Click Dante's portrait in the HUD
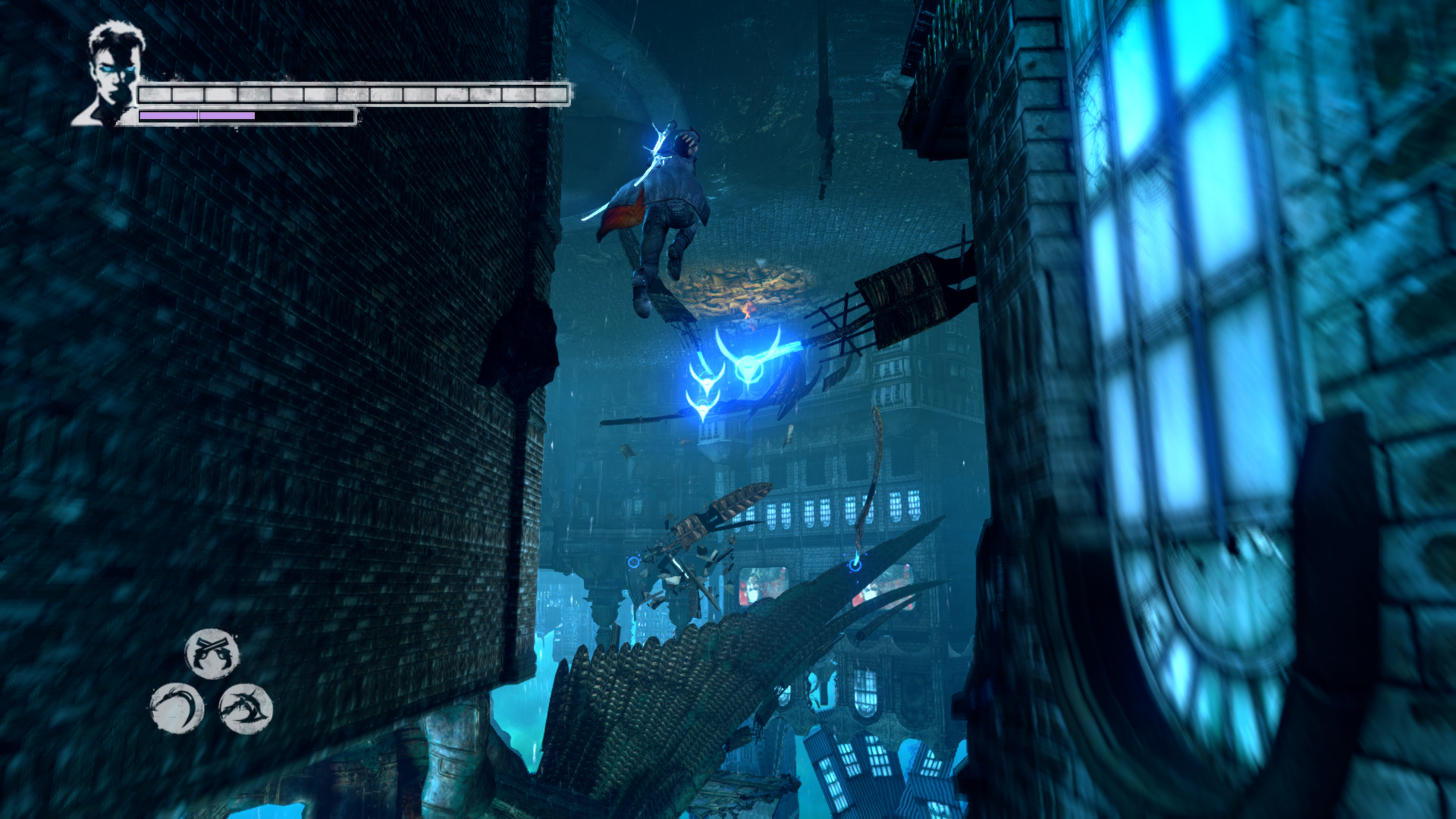The width and height of the screenshot is (1456, 819). (111, 74)
